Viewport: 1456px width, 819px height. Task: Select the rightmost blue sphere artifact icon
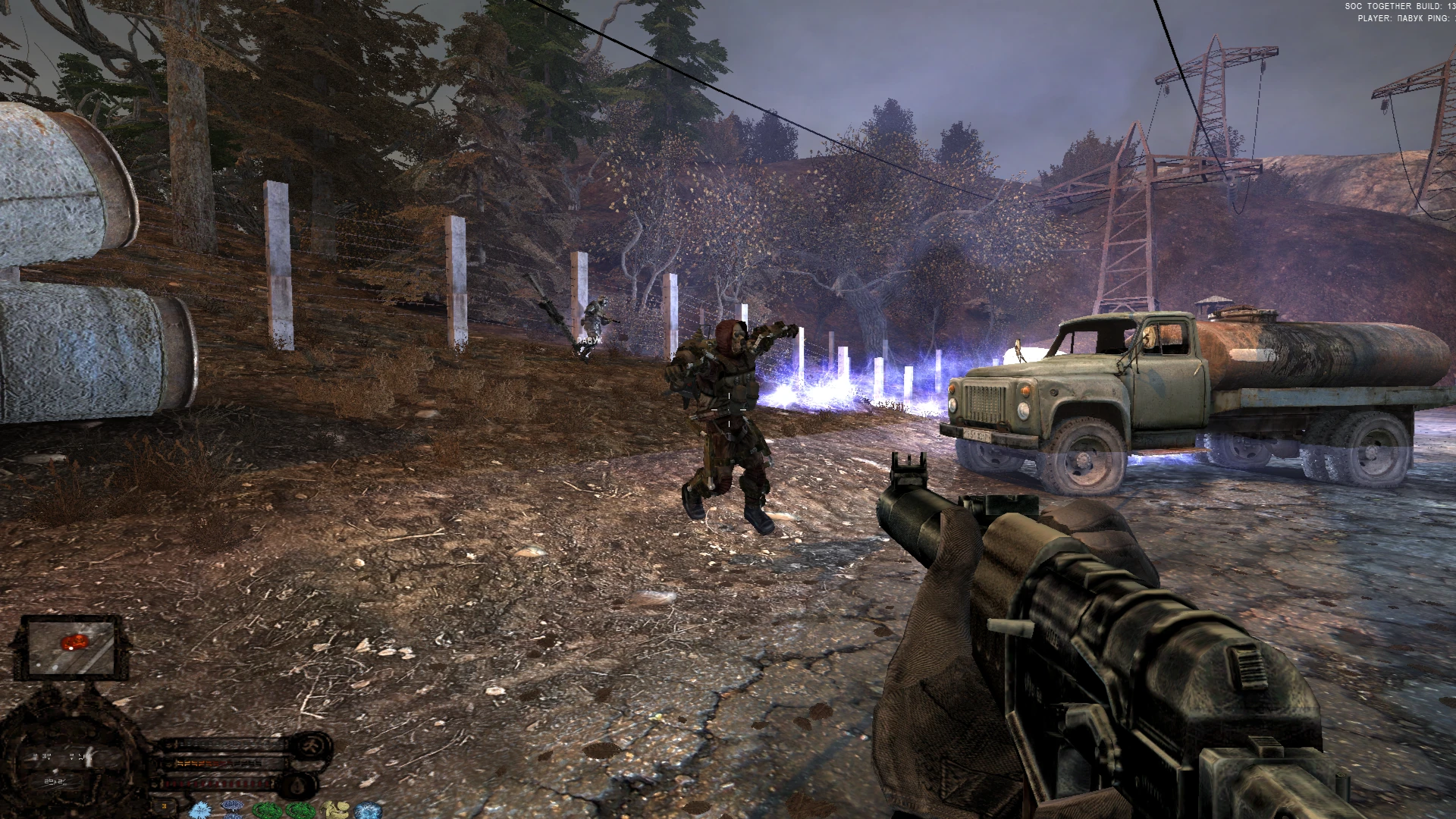pos(368,810)
